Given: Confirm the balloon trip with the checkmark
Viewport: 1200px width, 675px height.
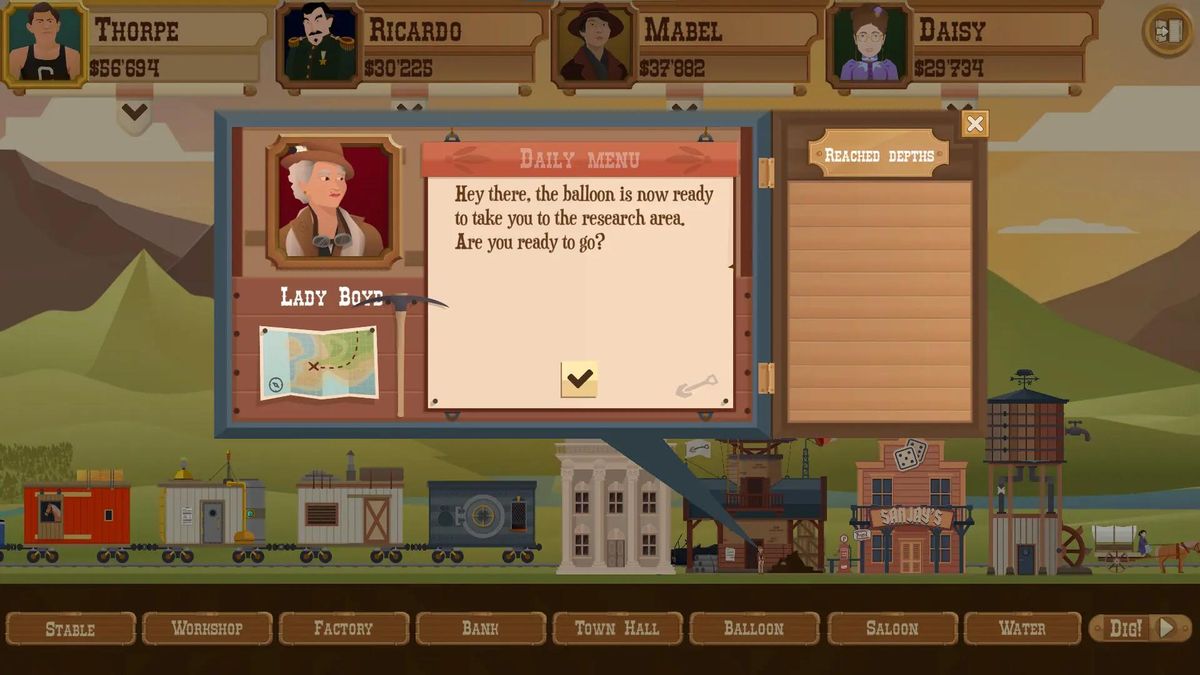Looking at the screenshot, I should point(579,379).
